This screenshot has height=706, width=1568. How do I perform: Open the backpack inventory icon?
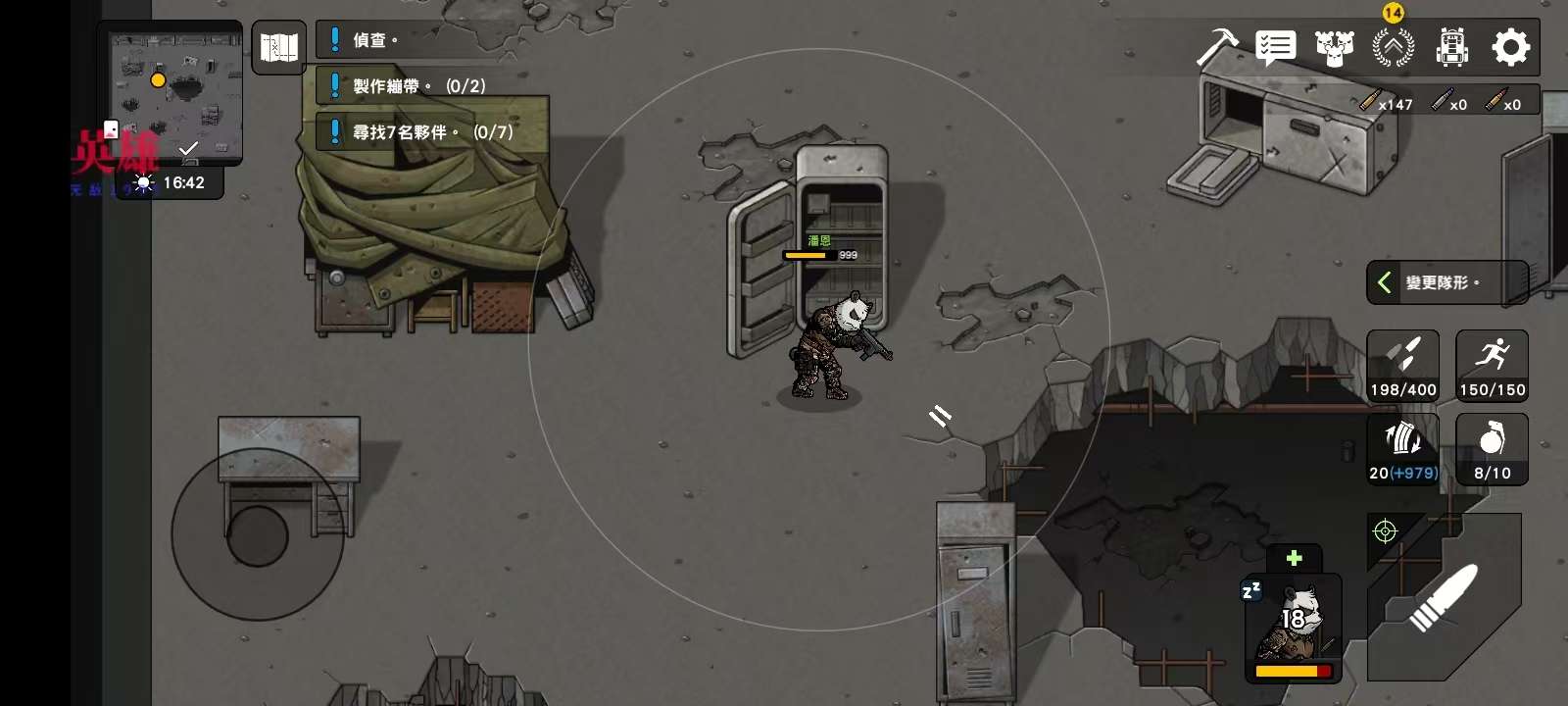(1451, 47)
